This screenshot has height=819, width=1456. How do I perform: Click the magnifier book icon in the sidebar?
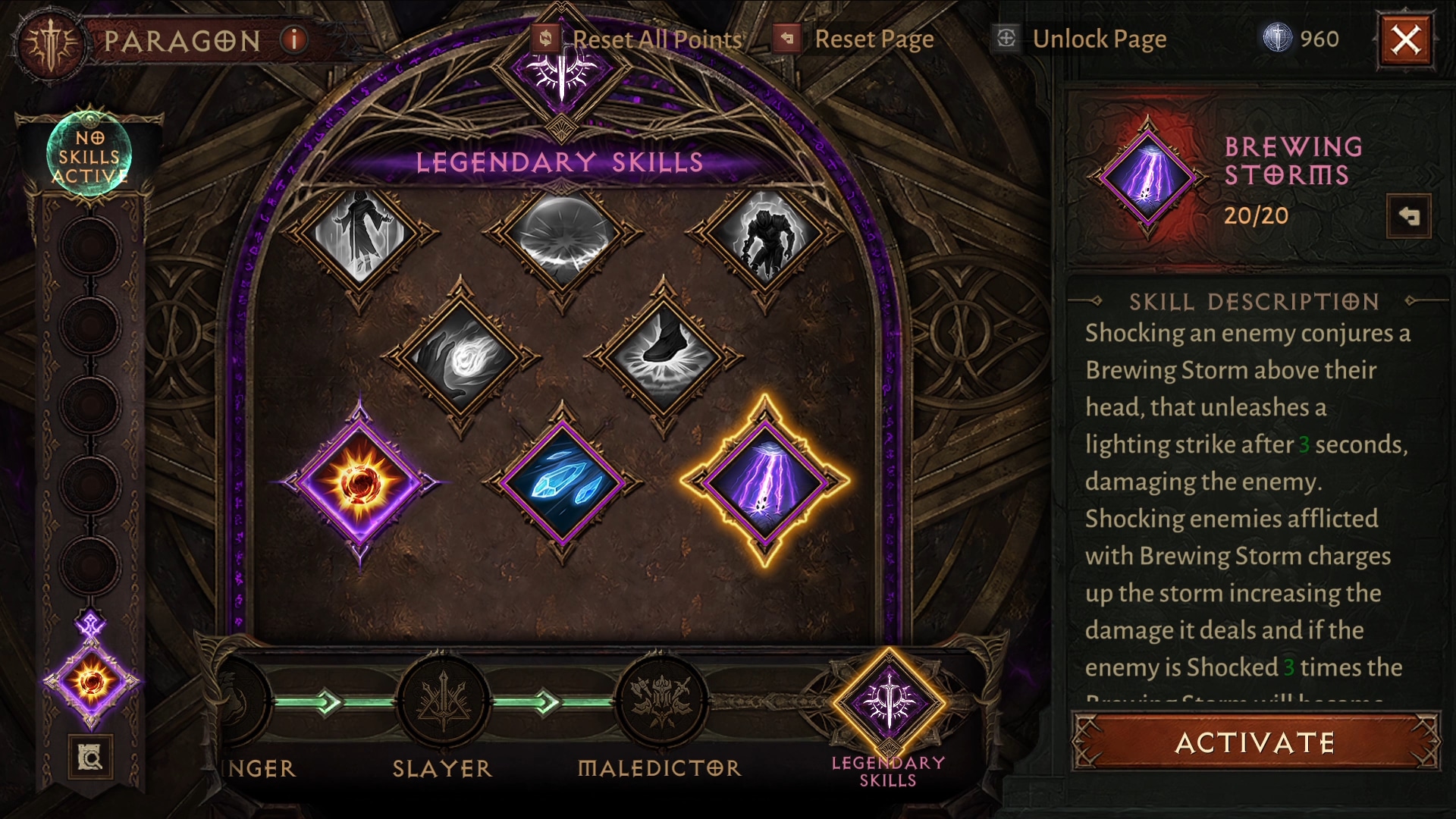point(90,756)
